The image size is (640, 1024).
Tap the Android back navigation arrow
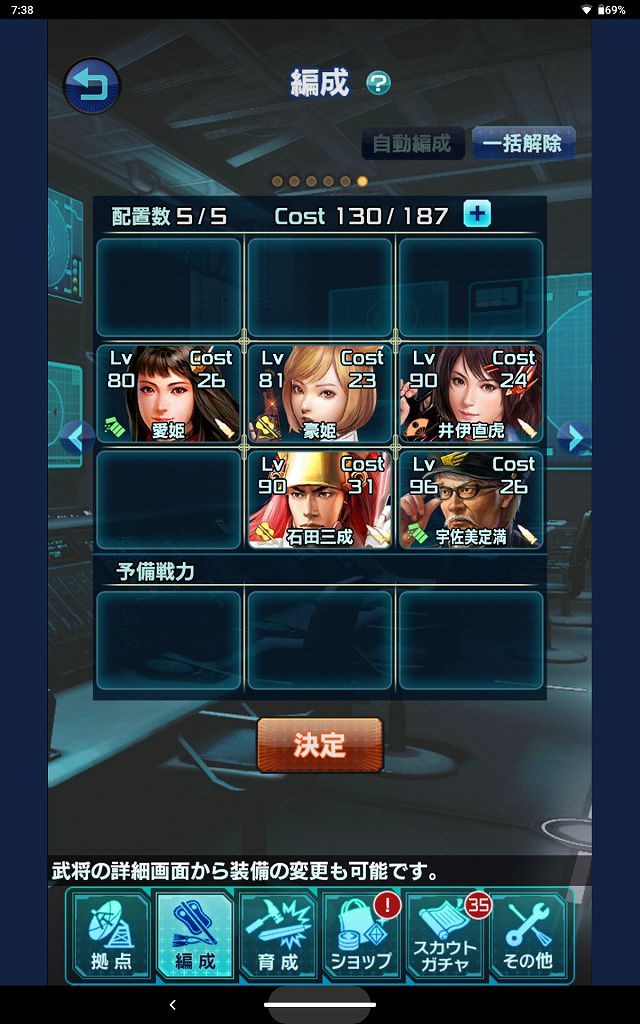coord(172,1004)
